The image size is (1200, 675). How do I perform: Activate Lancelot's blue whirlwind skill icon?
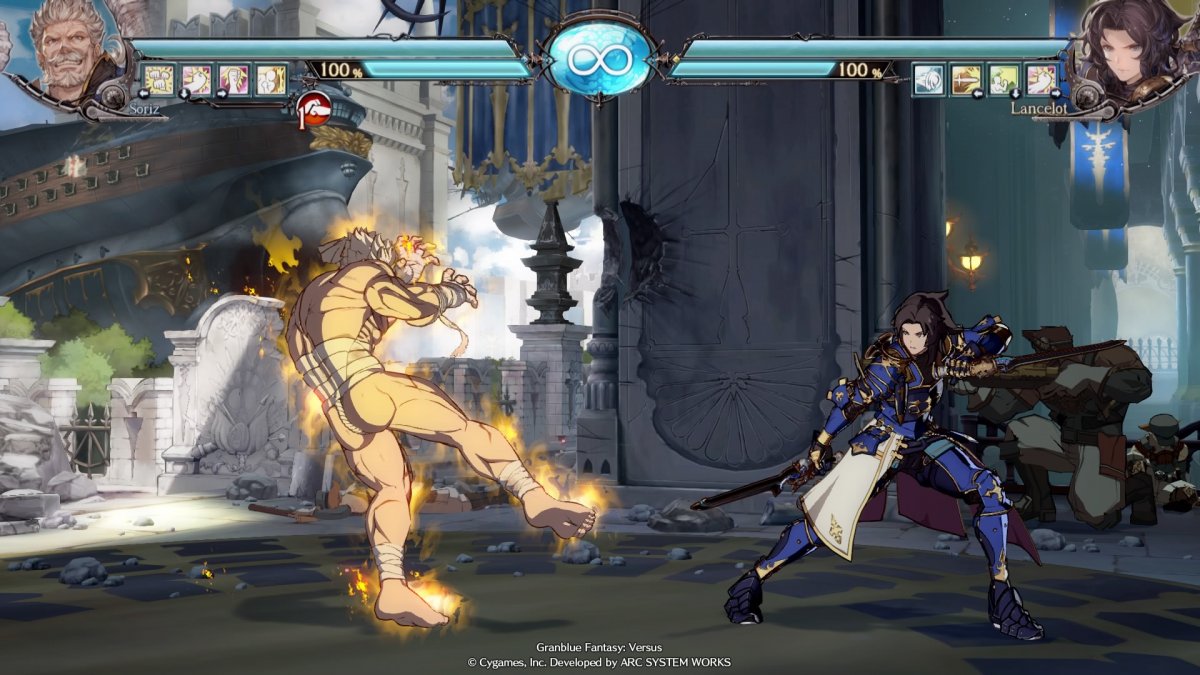pyautogui.click(x=928, y=79)
